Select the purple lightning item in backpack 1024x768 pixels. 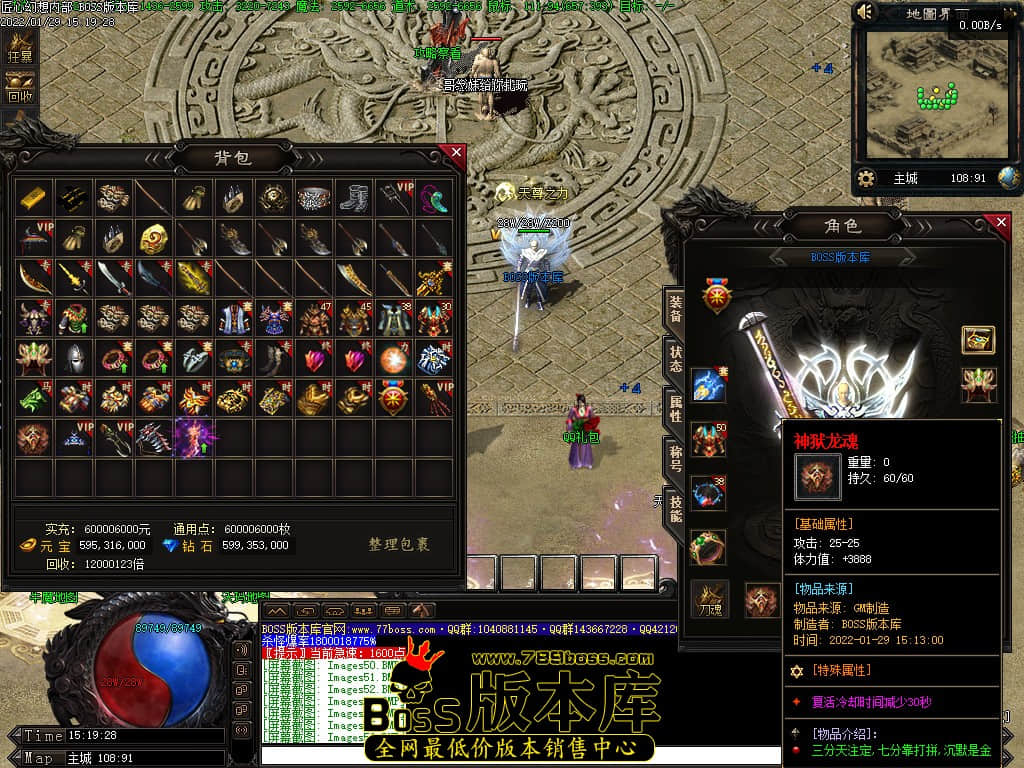click(x=193, y=438)
